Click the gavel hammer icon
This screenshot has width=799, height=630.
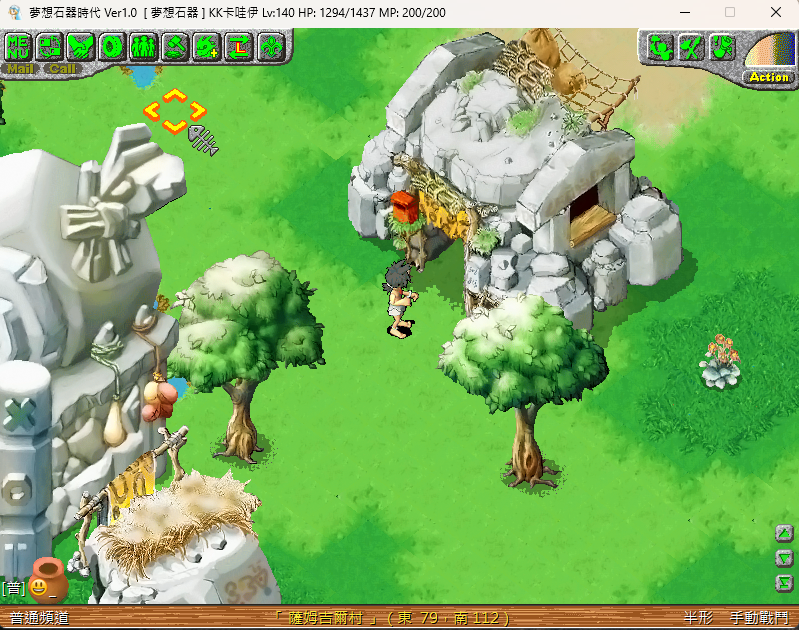(175, 46)
